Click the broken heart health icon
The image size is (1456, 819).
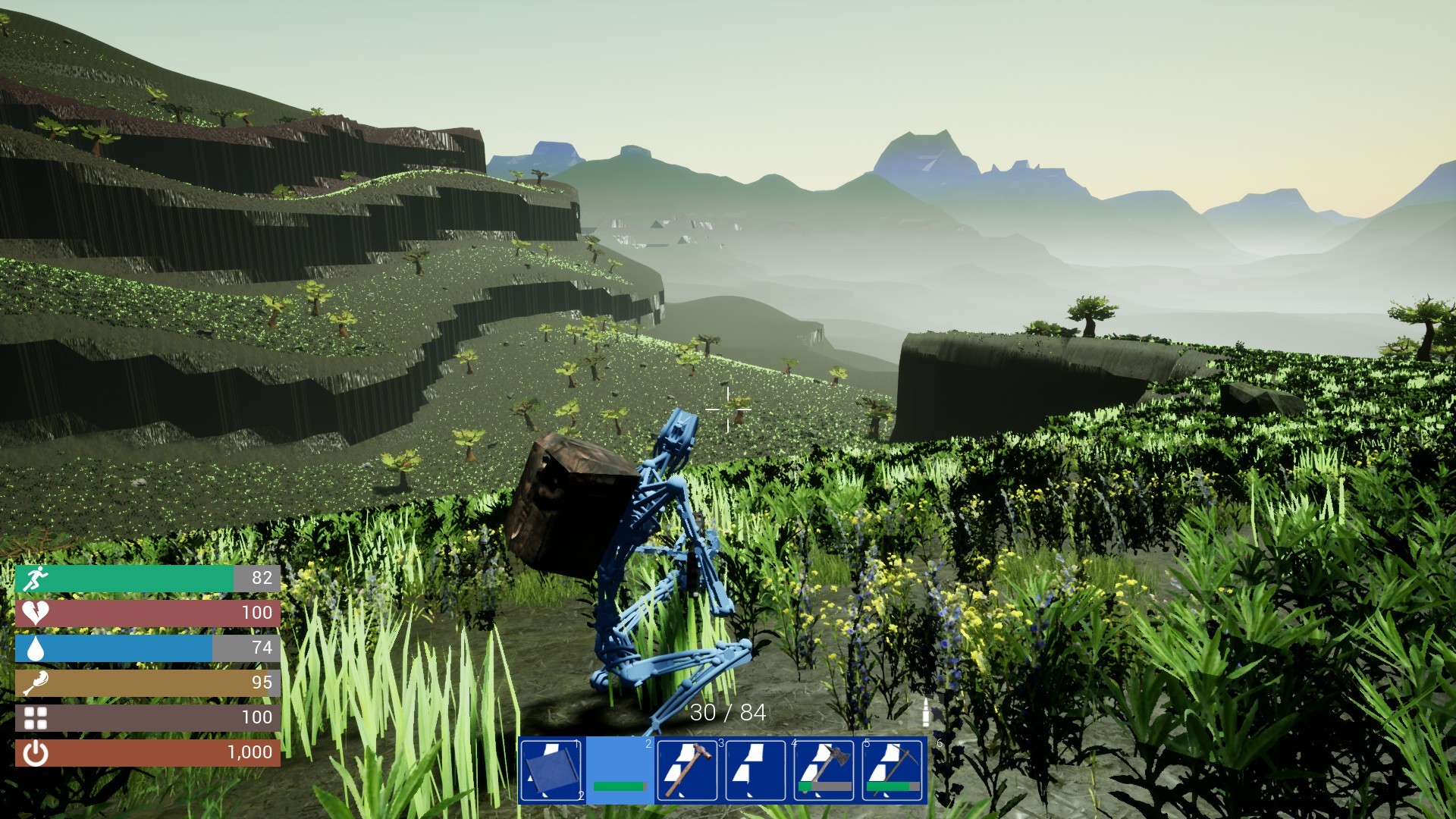(x=36, y=613)
